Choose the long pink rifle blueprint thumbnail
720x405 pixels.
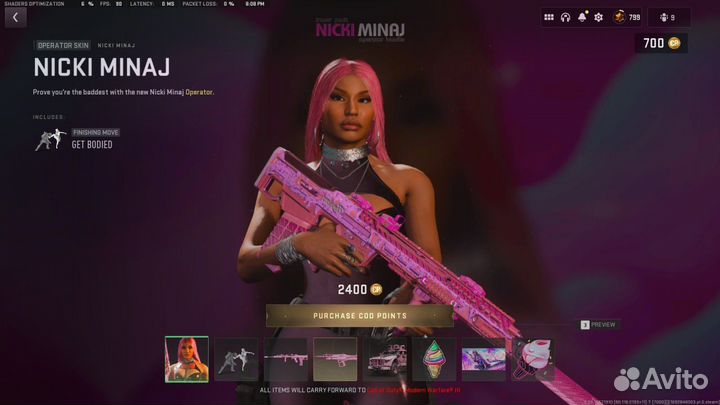click(x=285, y=359)
